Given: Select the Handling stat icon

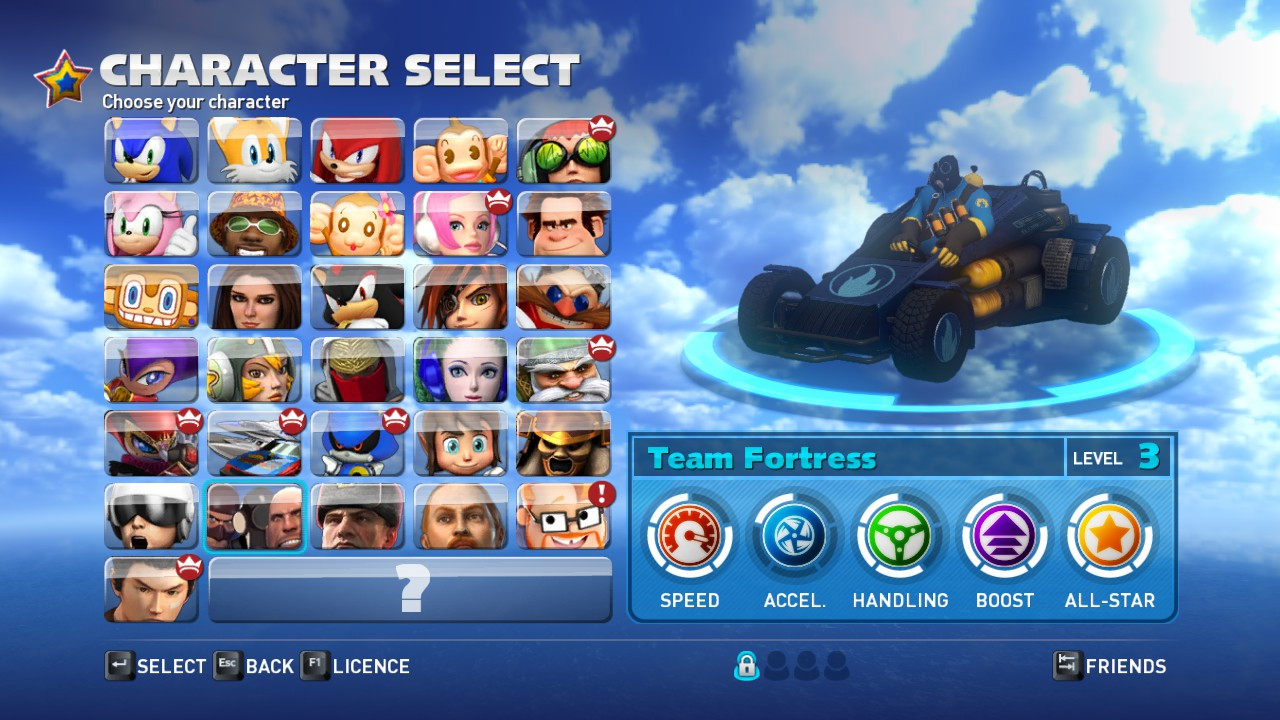Looking at the screenshot, I should point(898,535).
